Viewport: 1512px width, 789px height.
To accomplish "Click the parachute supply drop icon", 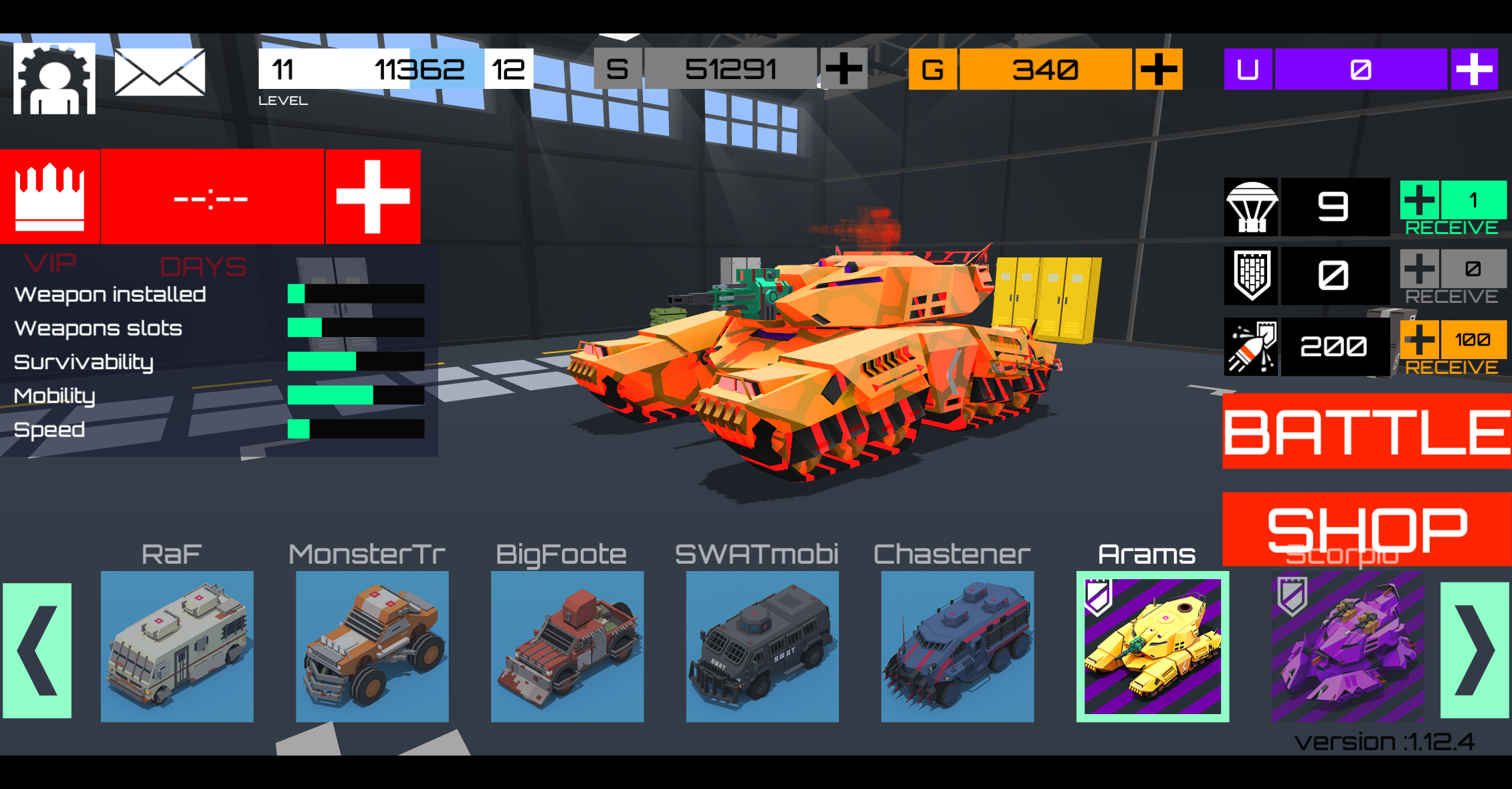I will click(x=1251, y=207).
